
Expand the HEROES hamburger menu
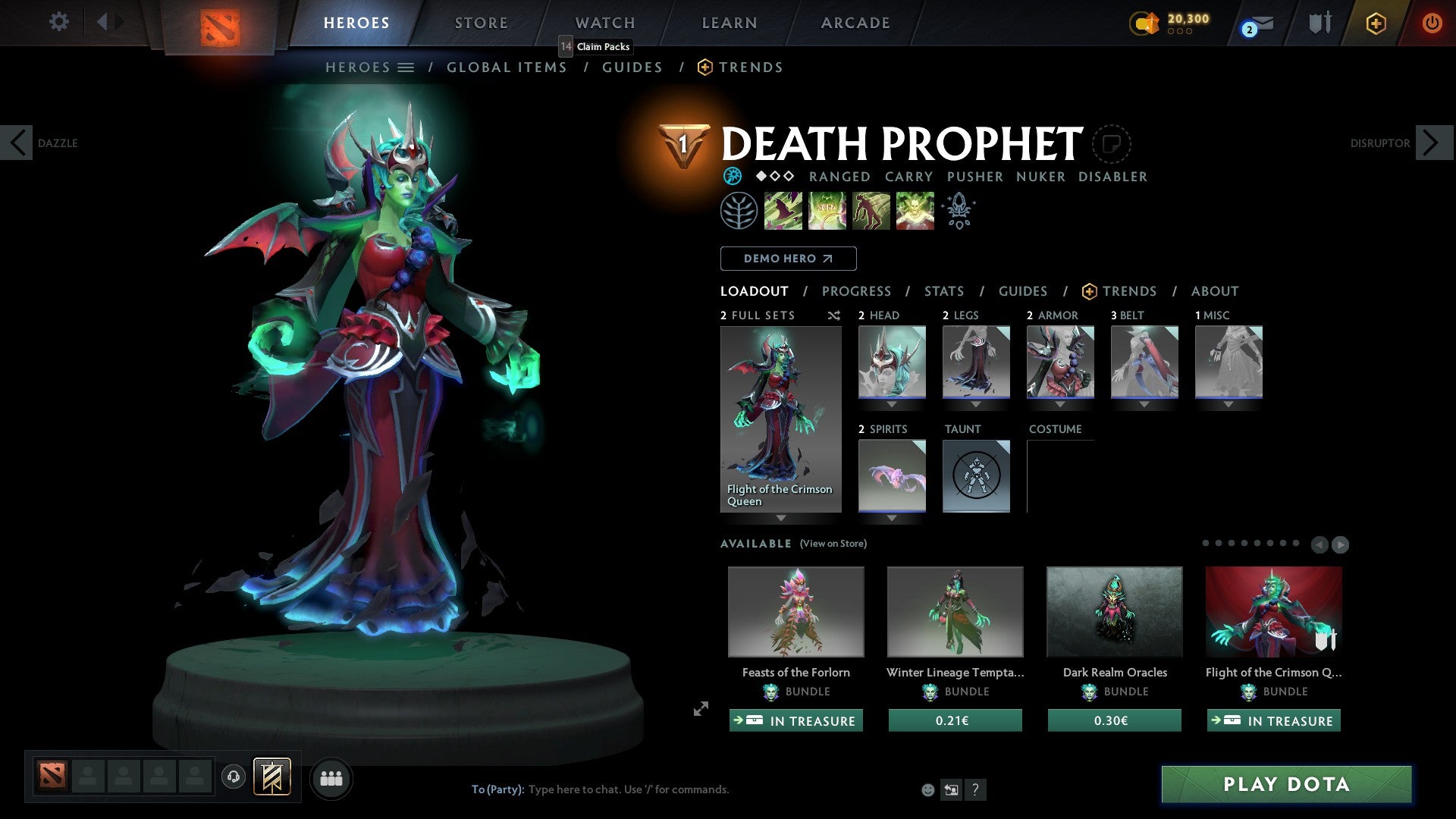[x=407, y=67]
